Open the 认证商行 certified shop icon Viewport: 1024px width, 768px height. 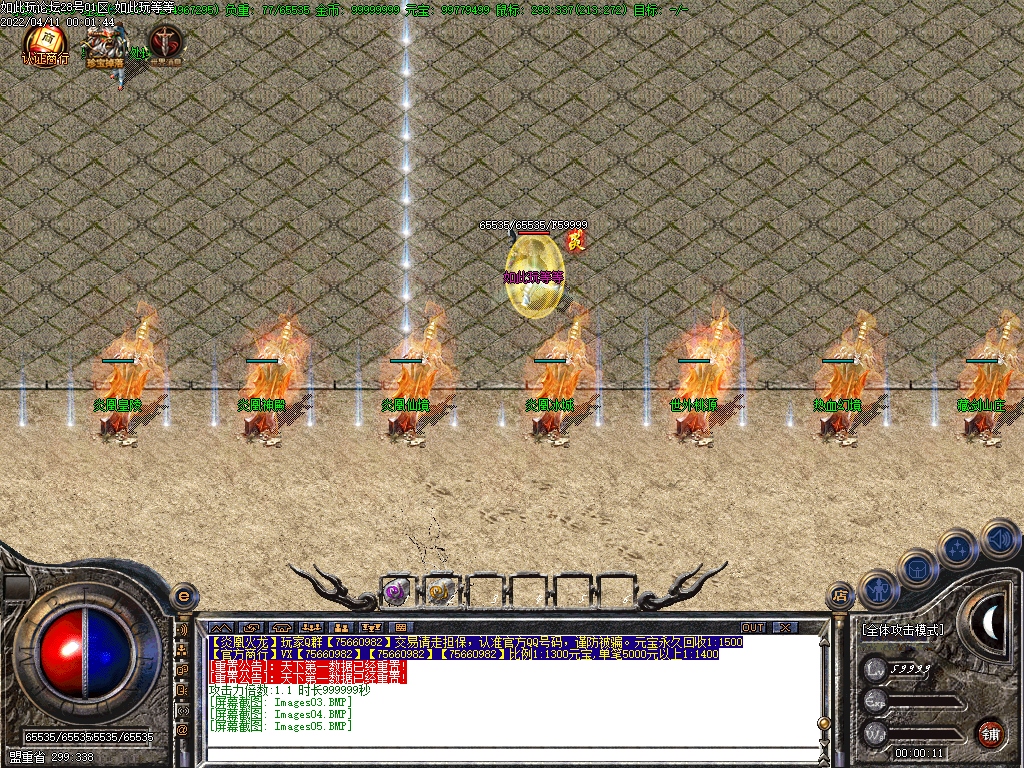point(45,45)
